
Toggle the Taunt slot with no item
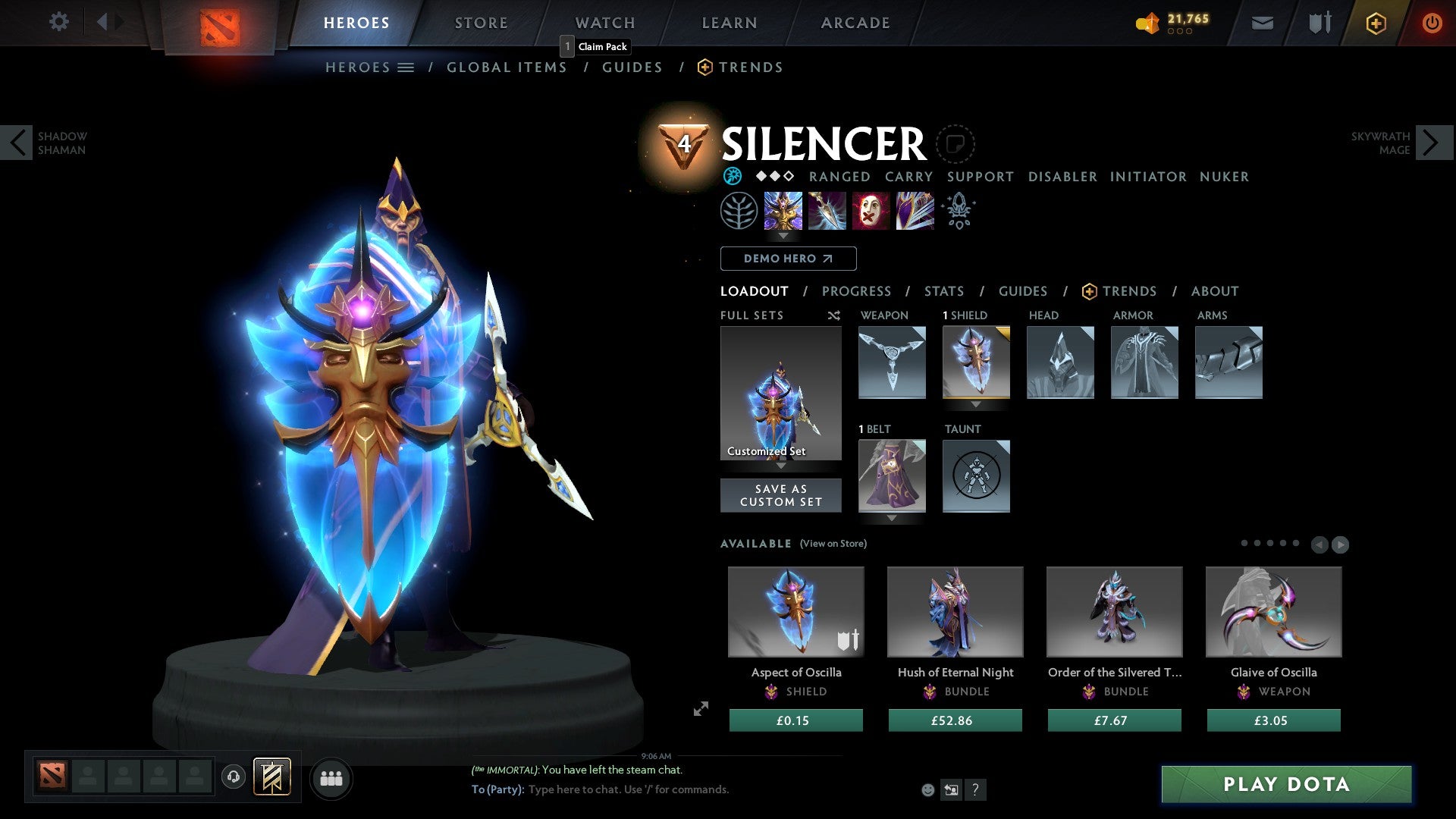tap(976, 476)
